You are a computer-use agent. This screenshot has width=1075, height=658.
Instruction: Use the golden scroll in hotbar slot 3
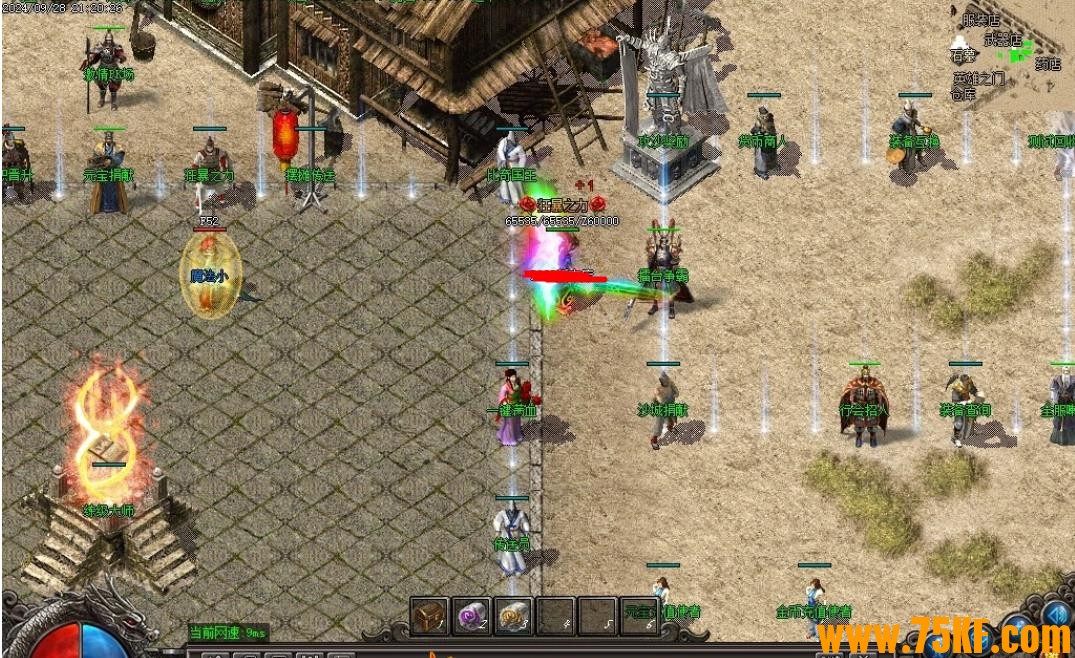pyautogui.click(x=513, y=616)
